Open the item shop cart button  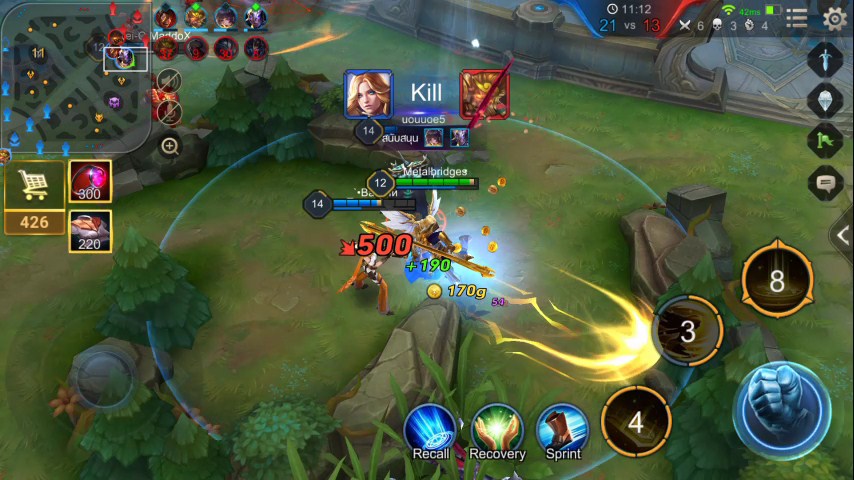35,186
